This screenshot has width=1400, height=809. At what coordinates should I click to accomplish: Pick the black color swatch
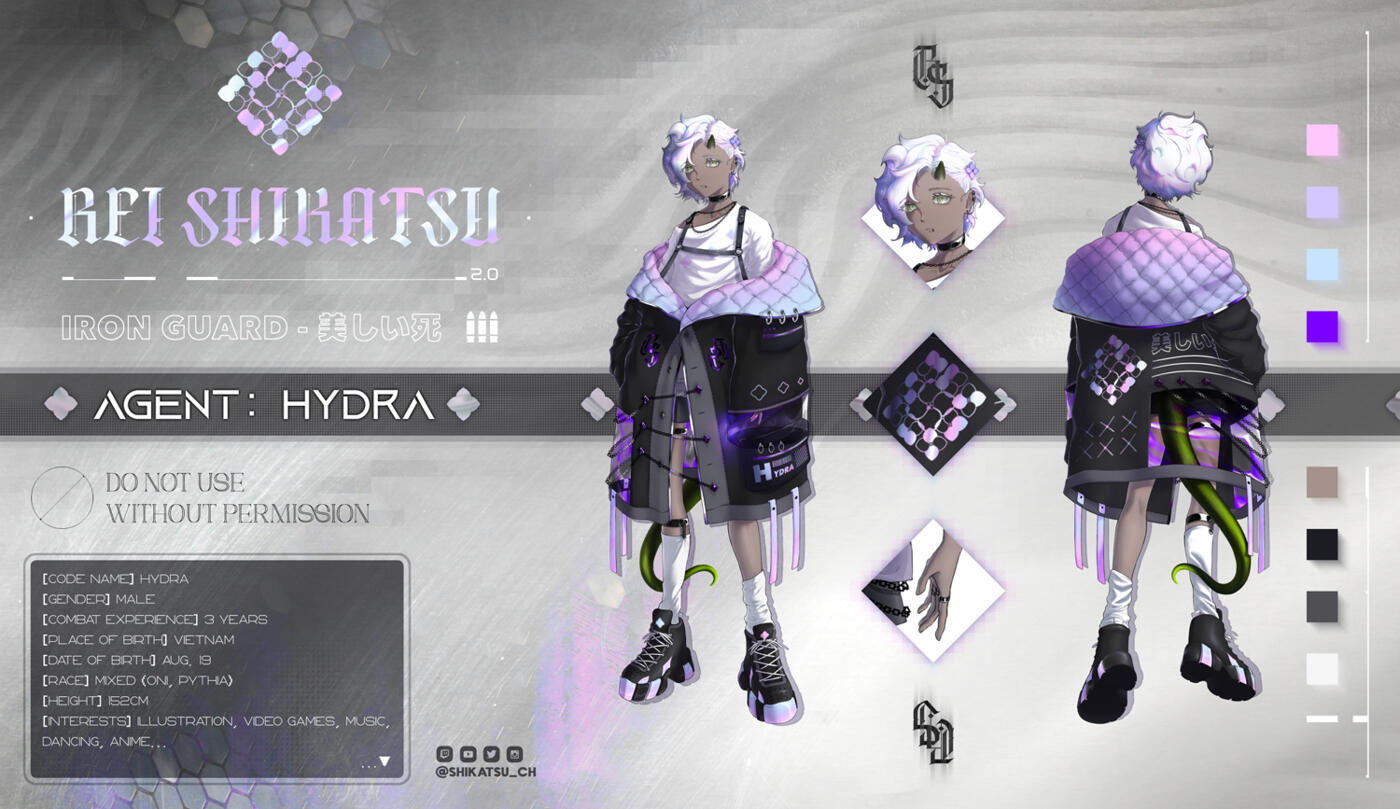(x=1322, y=544)
